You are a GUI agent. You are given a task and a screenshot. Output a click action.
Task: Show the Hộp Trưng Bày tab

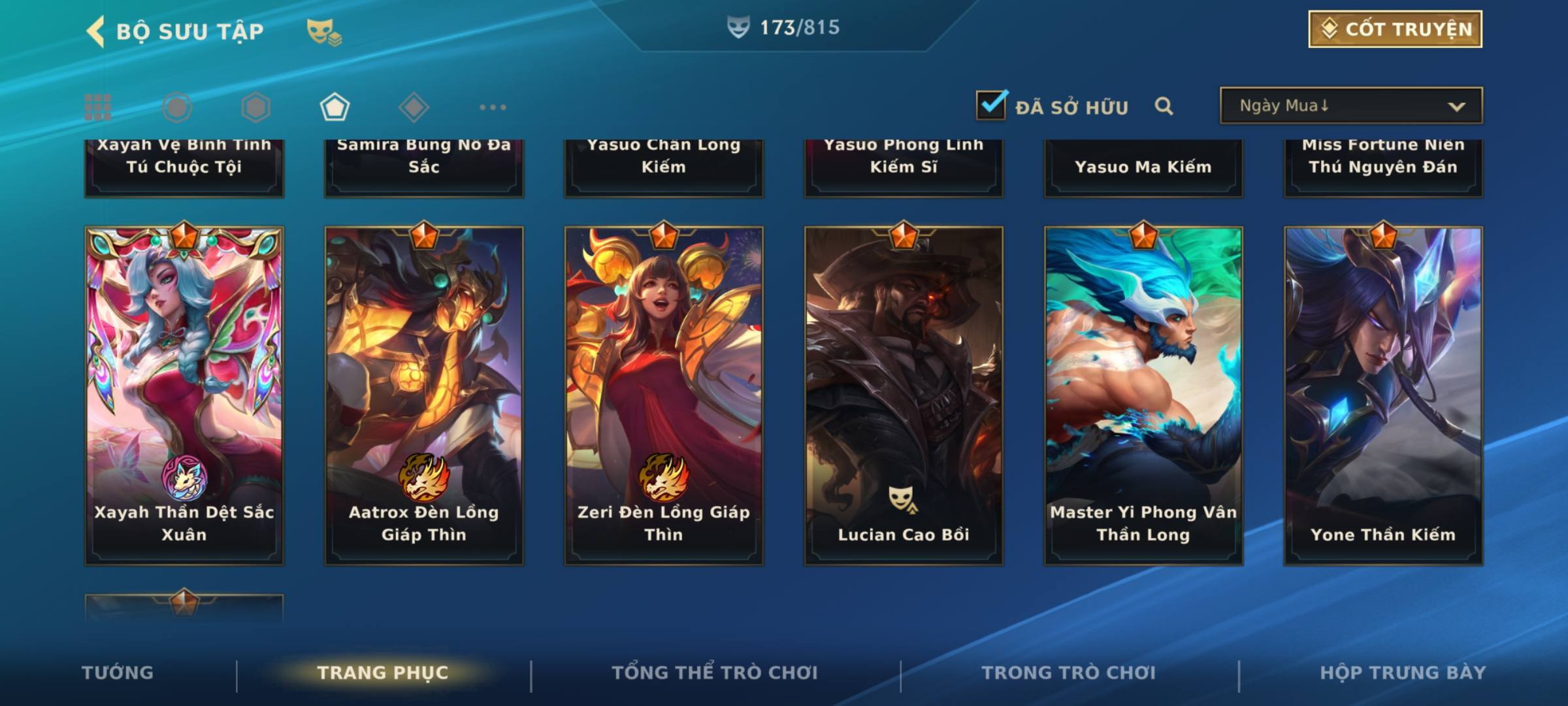click(1403, 673)
